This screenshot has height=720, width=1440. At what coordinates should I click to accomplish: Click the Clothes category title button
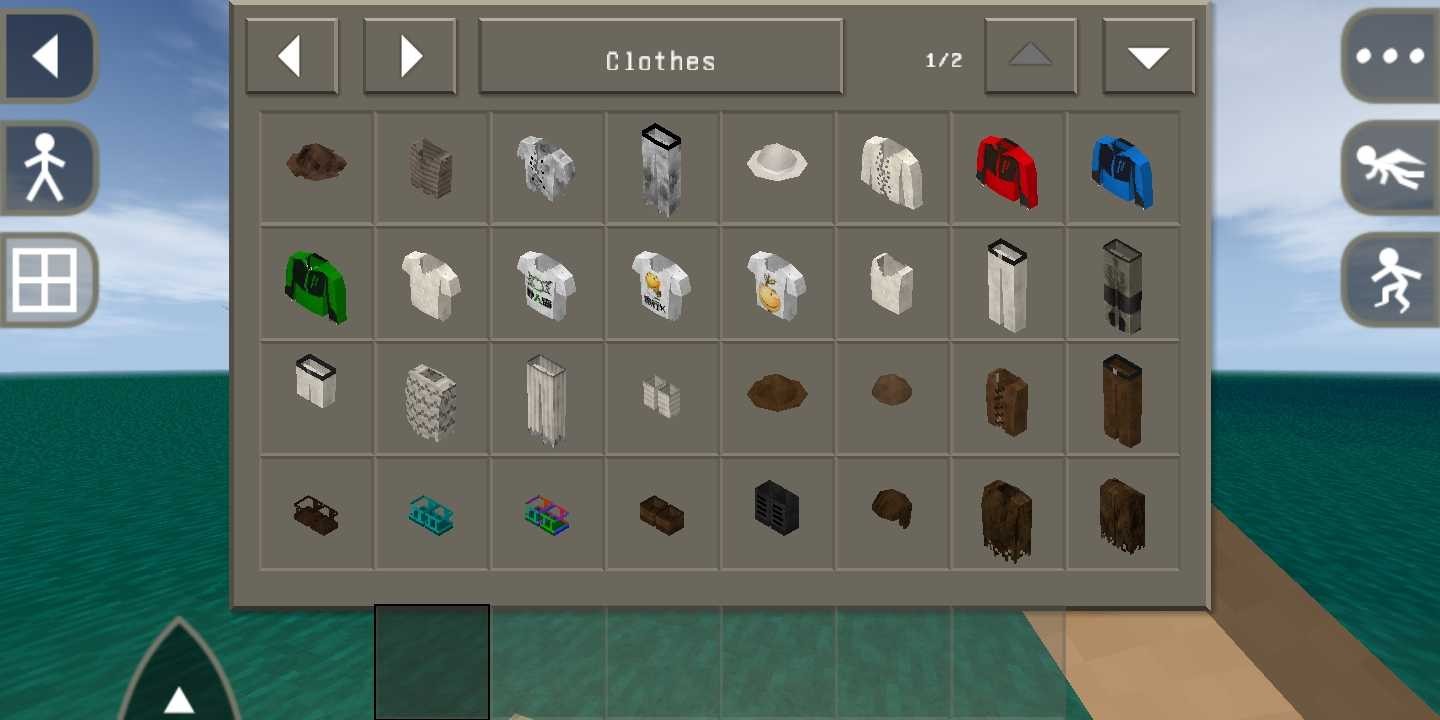coord(660,58)
